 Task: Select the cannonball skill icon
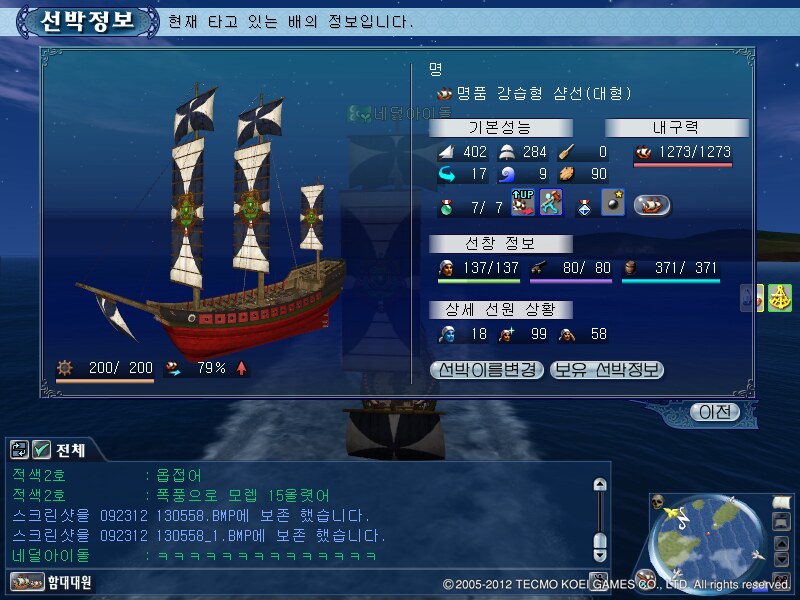point(612,204)
